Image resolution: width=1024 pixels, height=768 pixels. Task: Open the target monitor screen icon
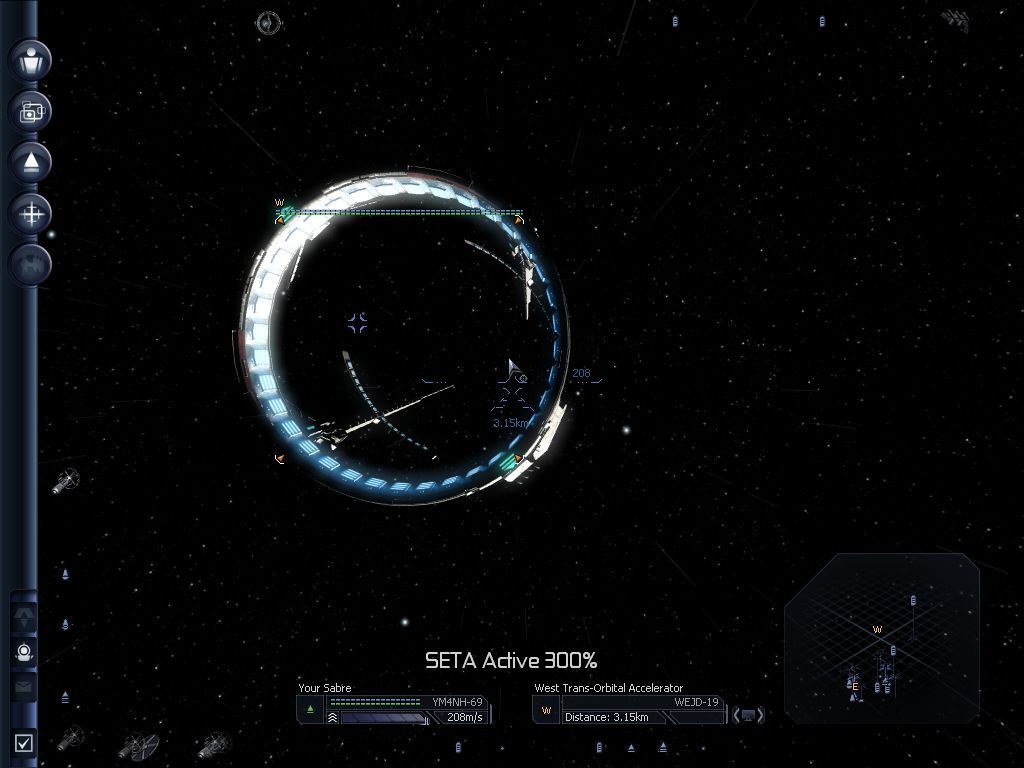coord(748,715)
